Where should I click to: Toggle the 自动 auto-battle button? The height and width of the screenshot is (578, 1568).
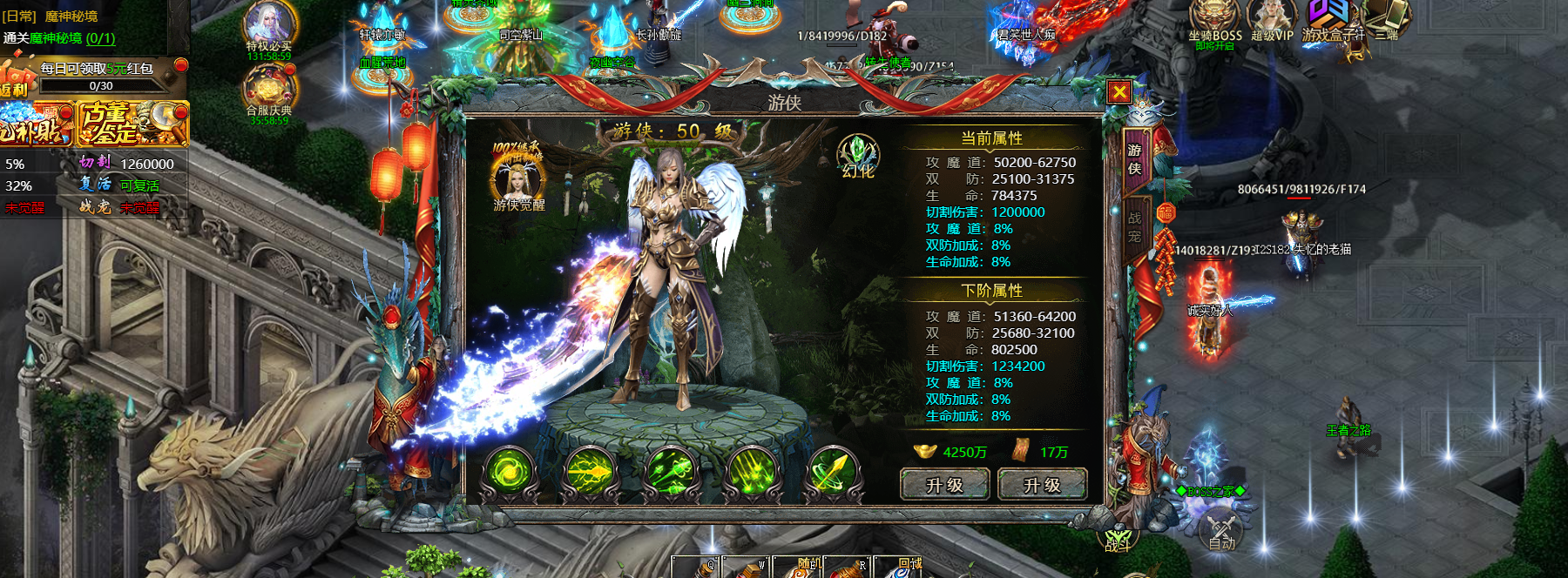coord(1221,531)
